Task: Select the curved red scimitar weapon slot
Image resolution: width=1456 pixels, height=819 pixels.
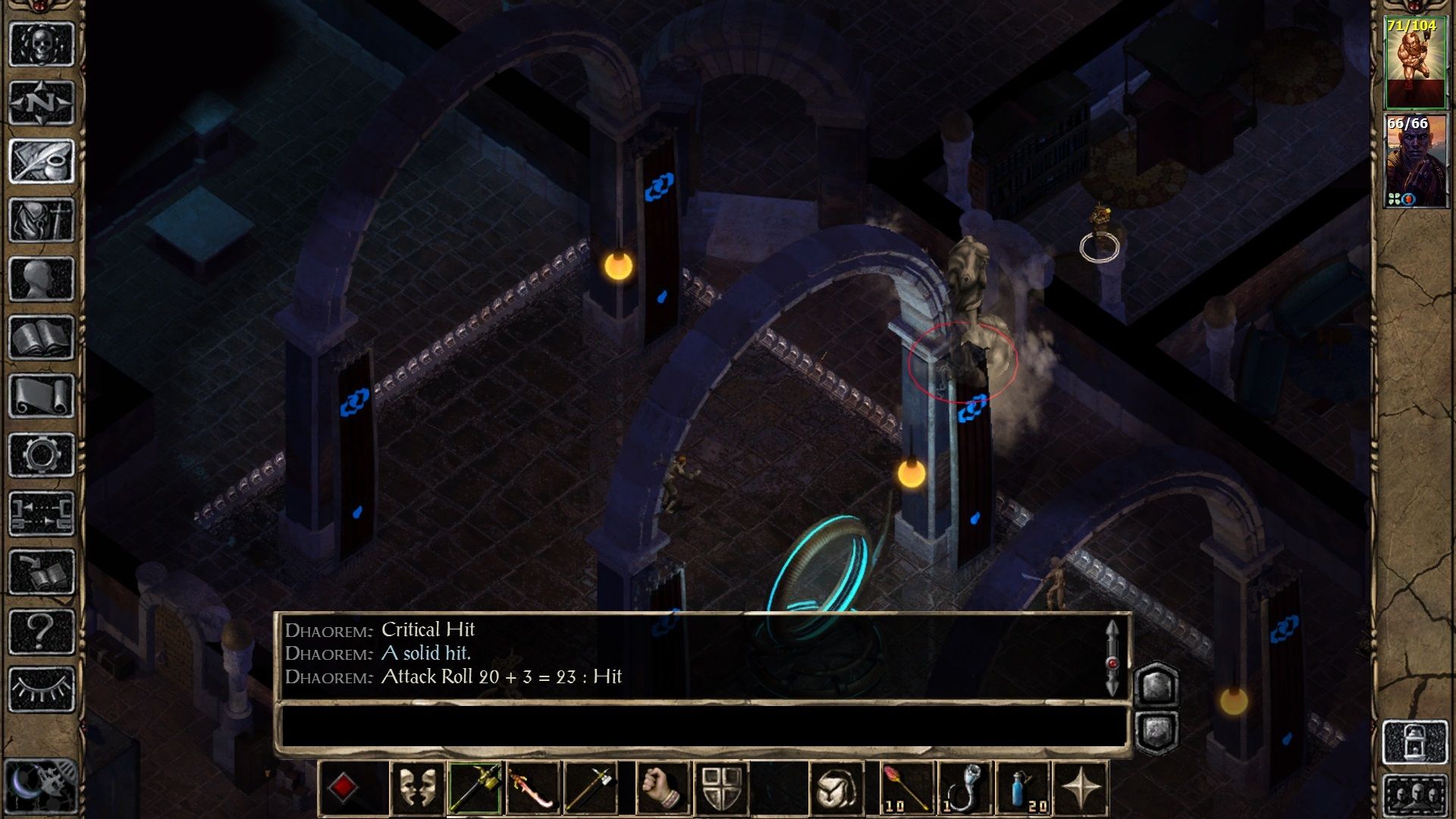Action: (532, 789)
